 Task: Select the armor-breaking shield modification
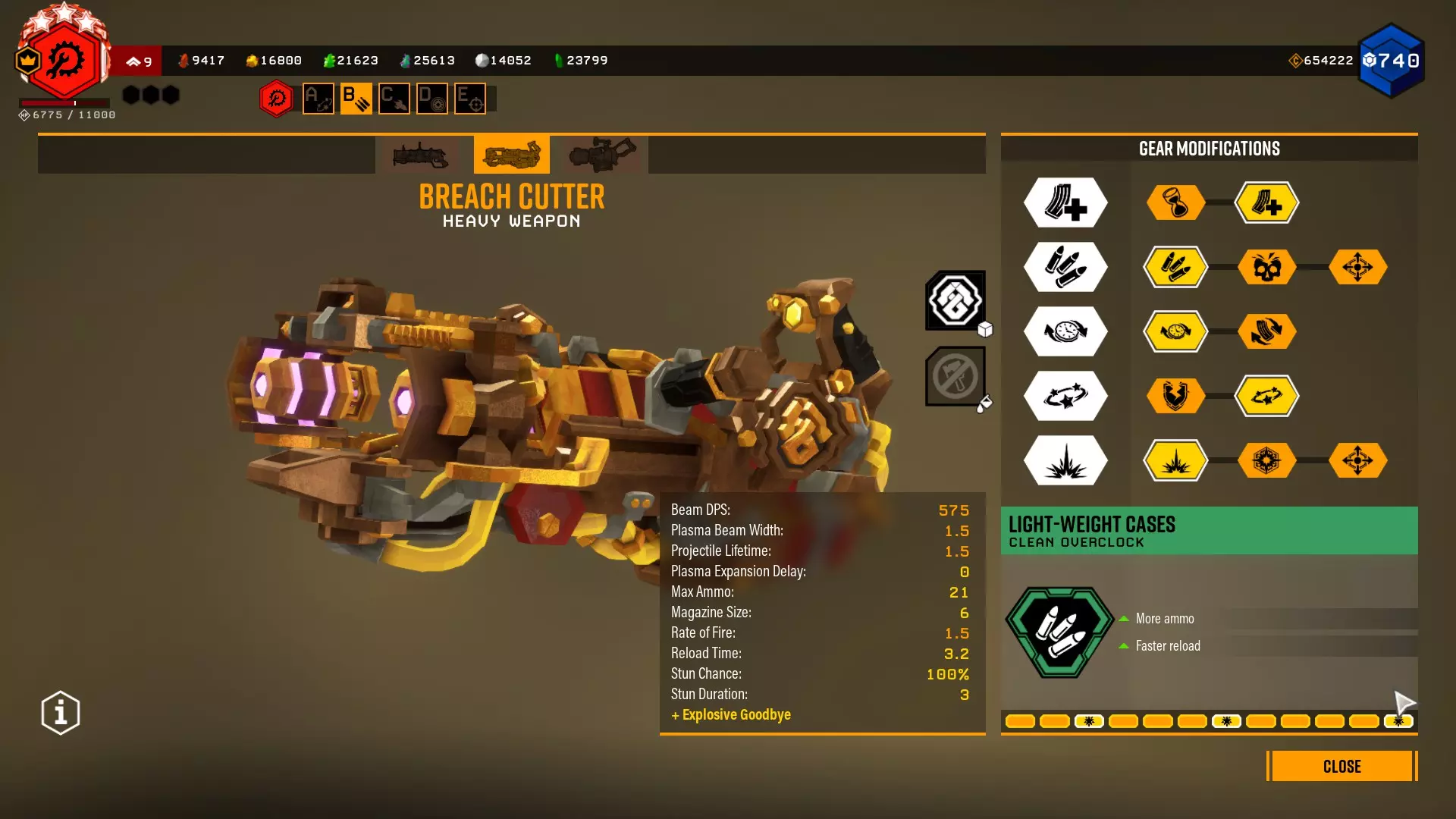click(x=1175, y=396)
